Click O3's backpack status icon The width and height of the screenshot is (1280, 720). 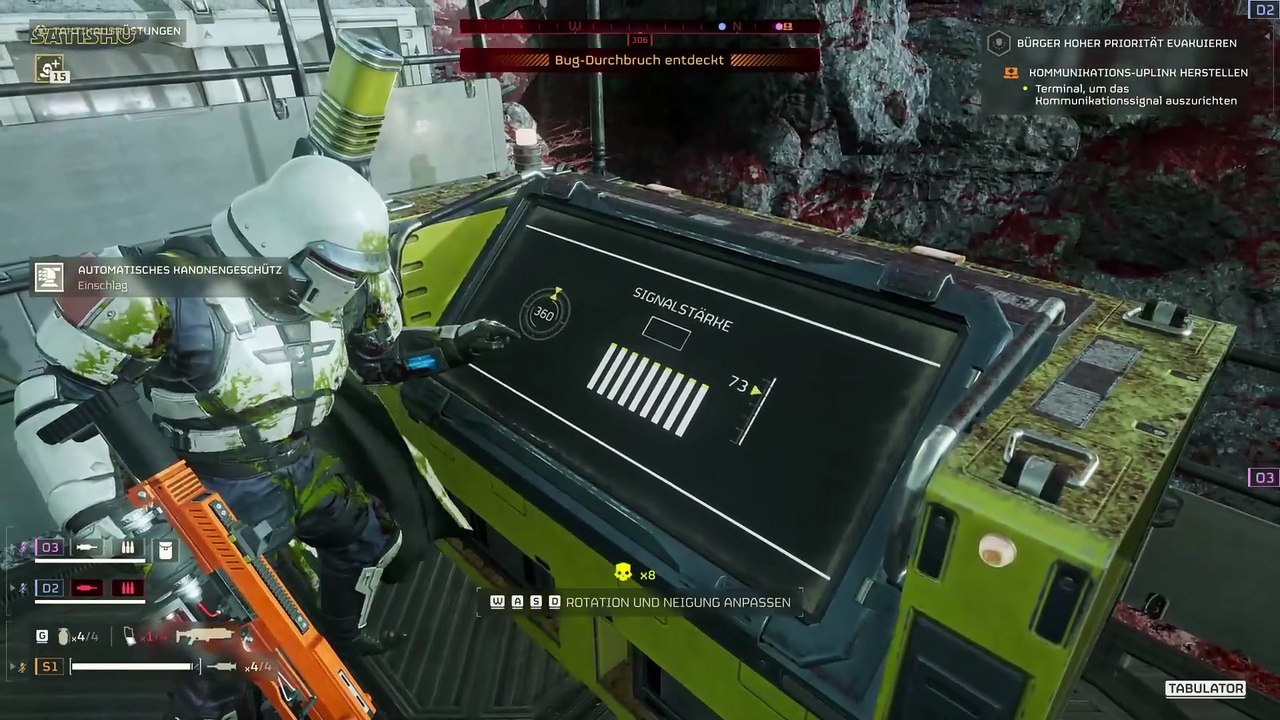pos(166,548)
